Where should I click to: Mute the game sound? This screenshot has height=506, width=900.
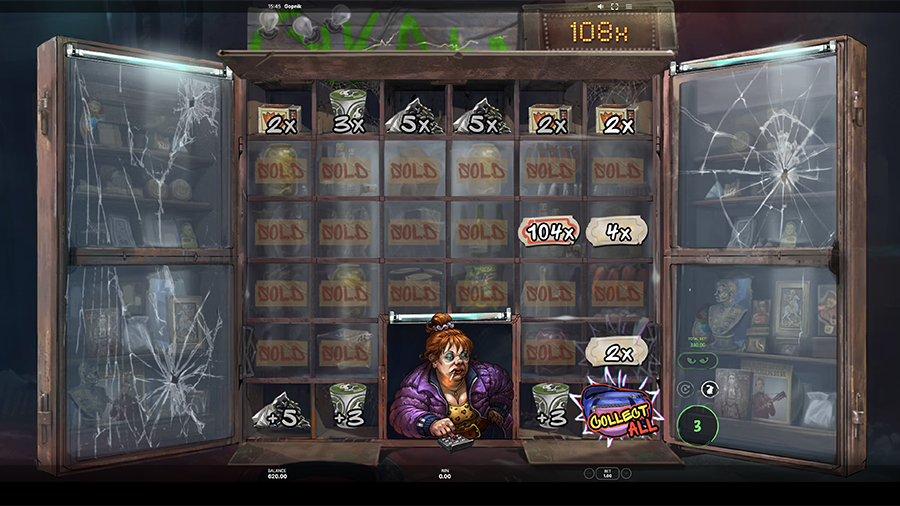click(598, 6)
